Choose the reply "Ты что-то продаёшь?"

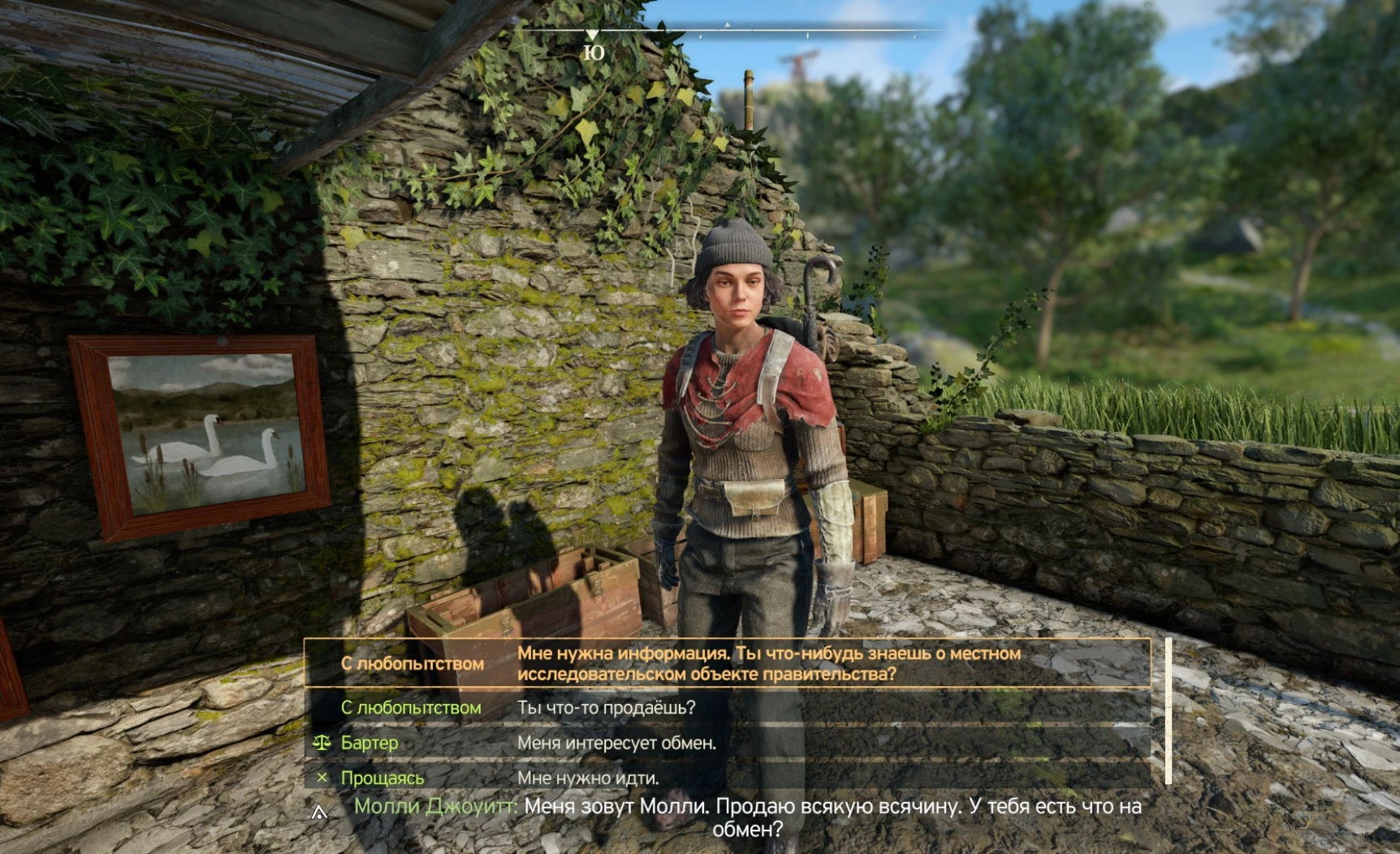(x=606, y=707)
